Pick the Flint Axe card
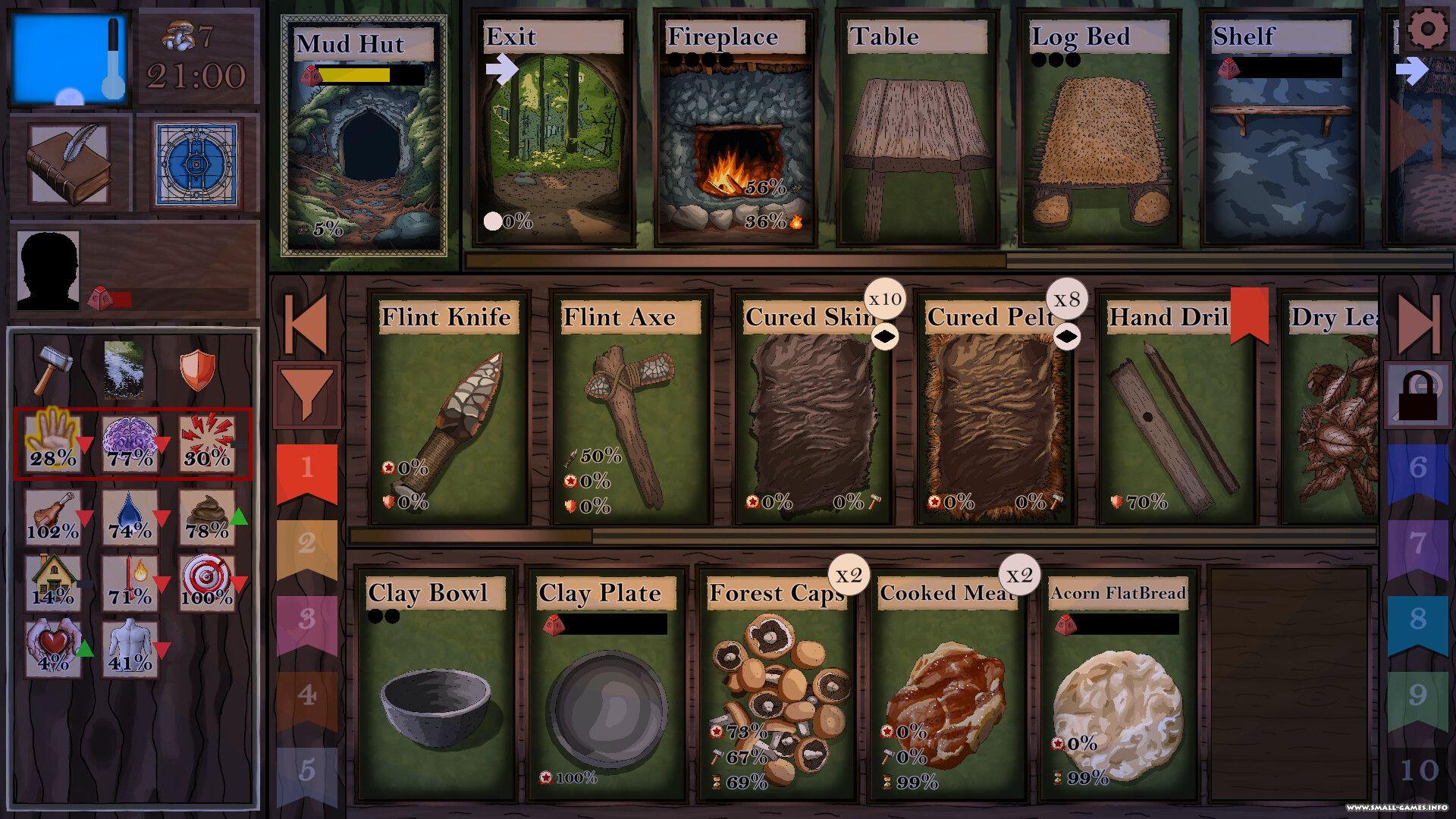This screenshot has height=819, width=1456. click(631, 409)
